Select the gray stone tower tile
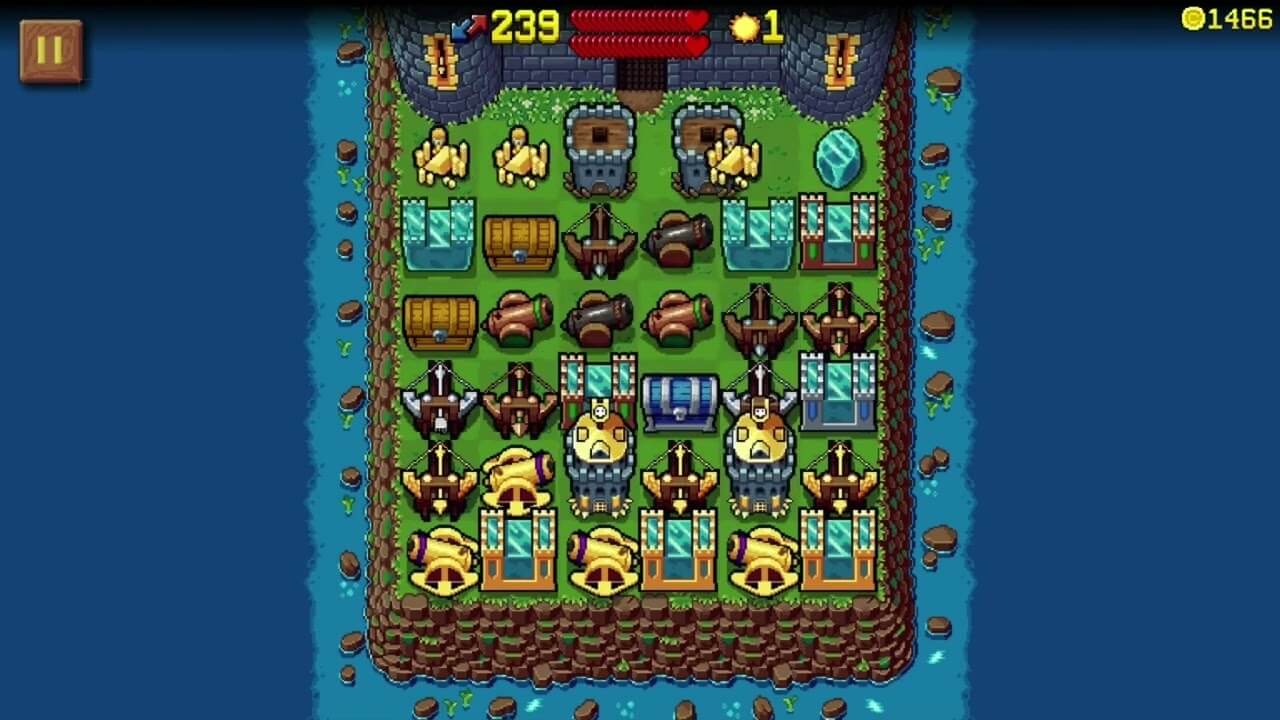The height and width of the screenshot is (720, 1280). (597, 150)
